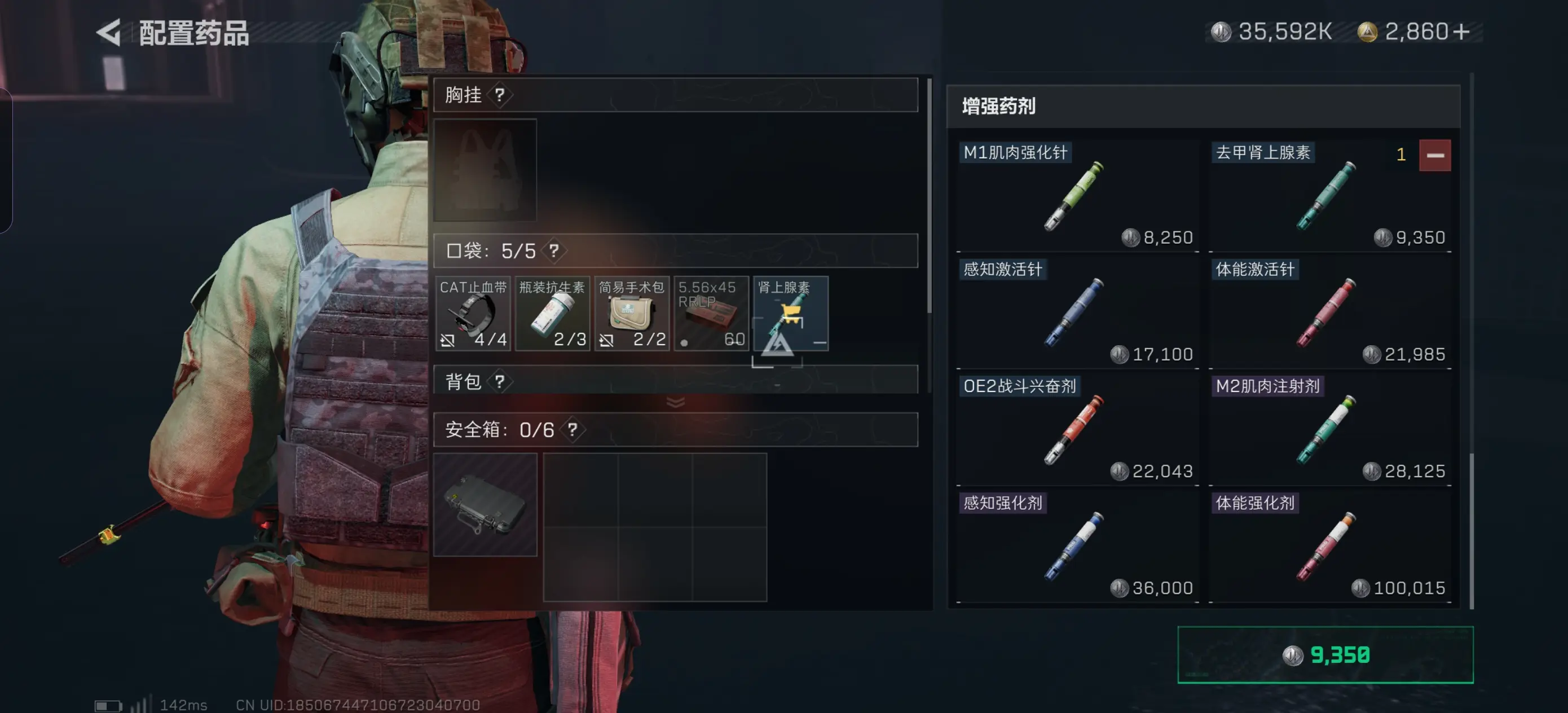Viewport: 1568px width, 713px height.
Task: Toggle auto-use on the CAT止血带 slot
Action: click(x=448, y=340)
